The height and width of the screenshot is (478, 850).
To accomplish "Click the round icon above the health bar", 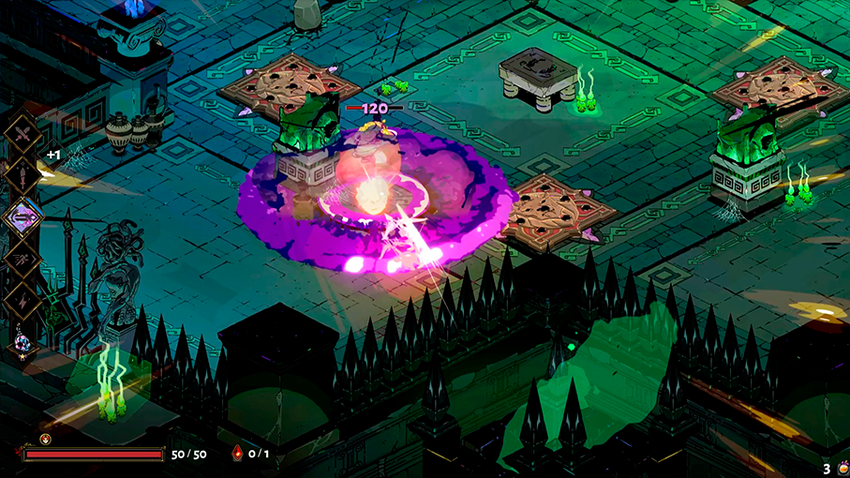I will tap(45, 438).
